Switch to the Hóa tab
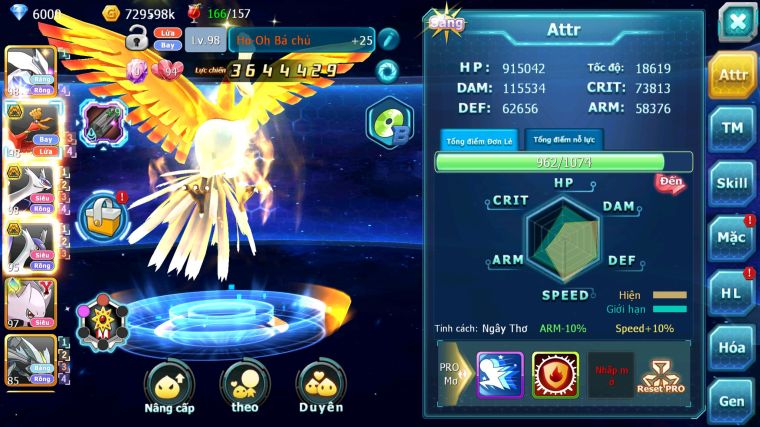This screenshot has width=760, height=427. [x=732, y=346]
